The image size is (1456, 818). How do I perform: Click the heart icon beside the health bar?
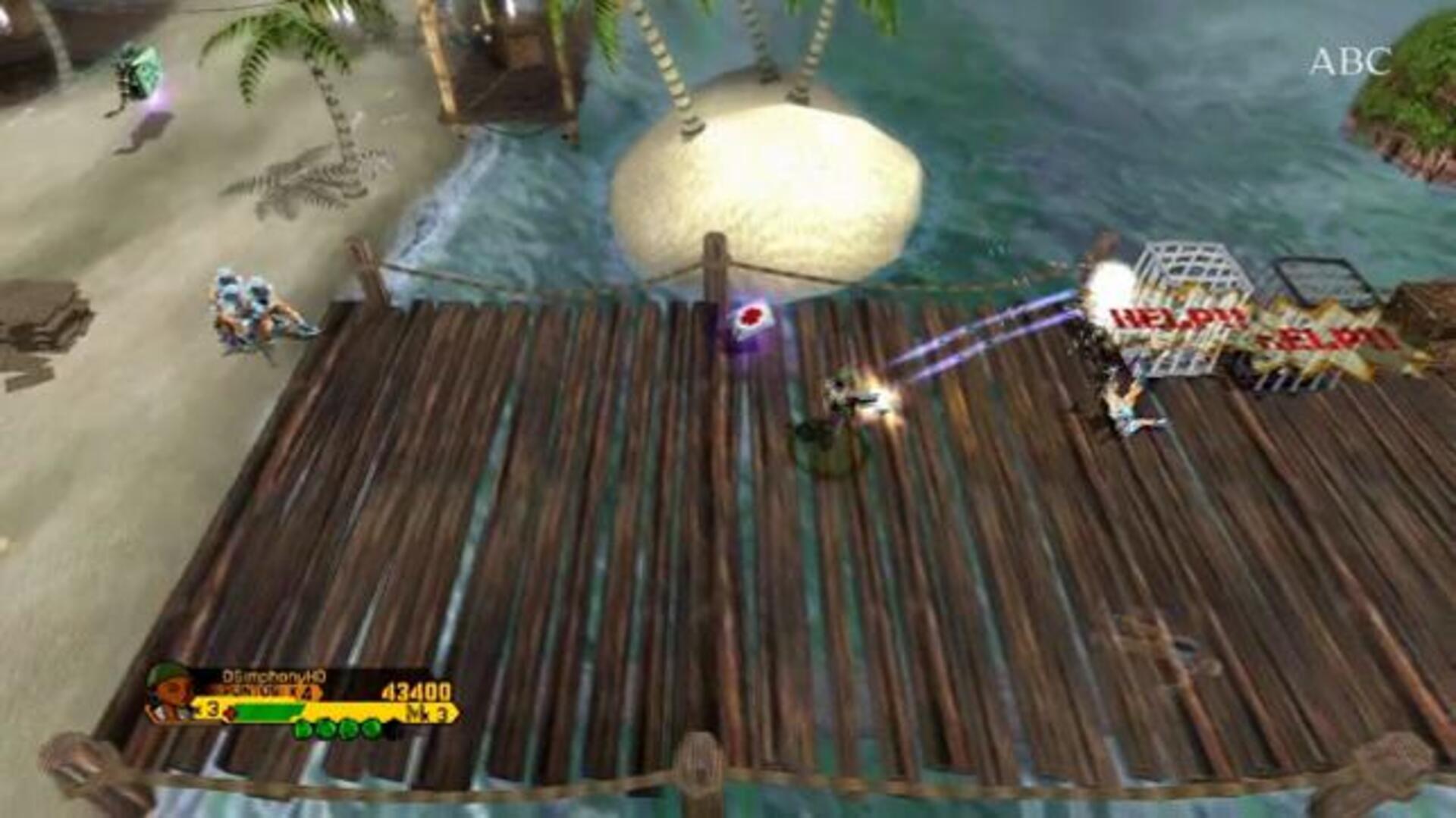[x=230, y=713]
